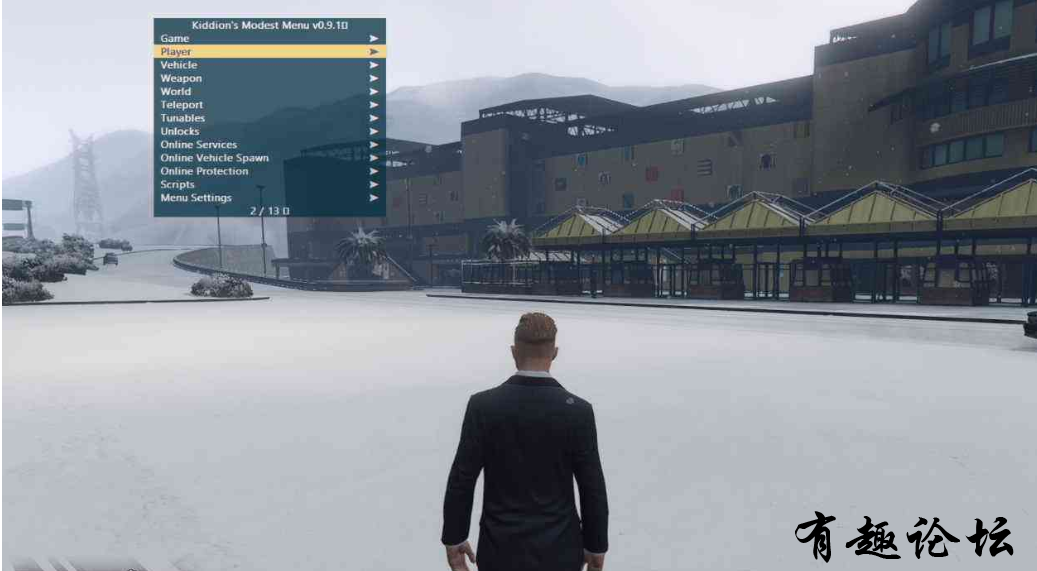Open Online Protection settings

click(204, 171)
